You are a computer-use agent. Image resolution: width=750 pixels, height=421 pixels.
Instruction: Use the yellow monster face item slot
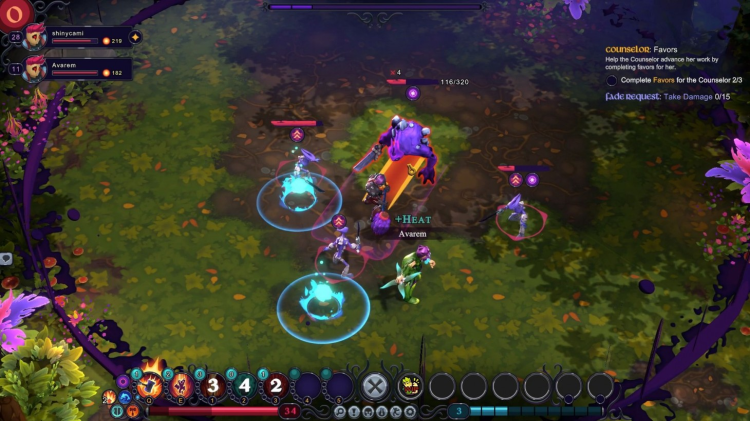pos(409,386)
